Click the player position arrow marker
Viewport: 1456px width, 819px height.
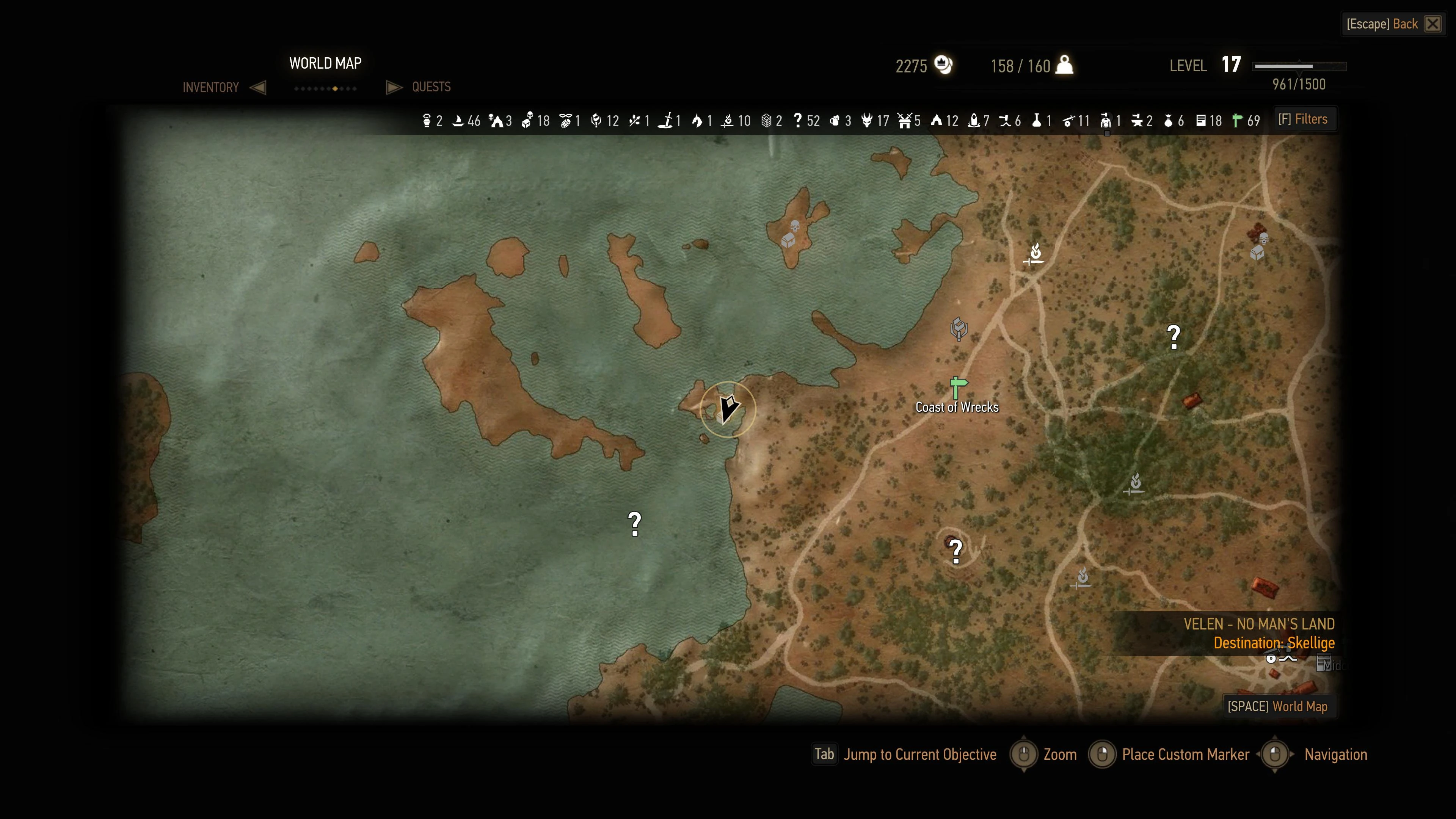[728, 409]
